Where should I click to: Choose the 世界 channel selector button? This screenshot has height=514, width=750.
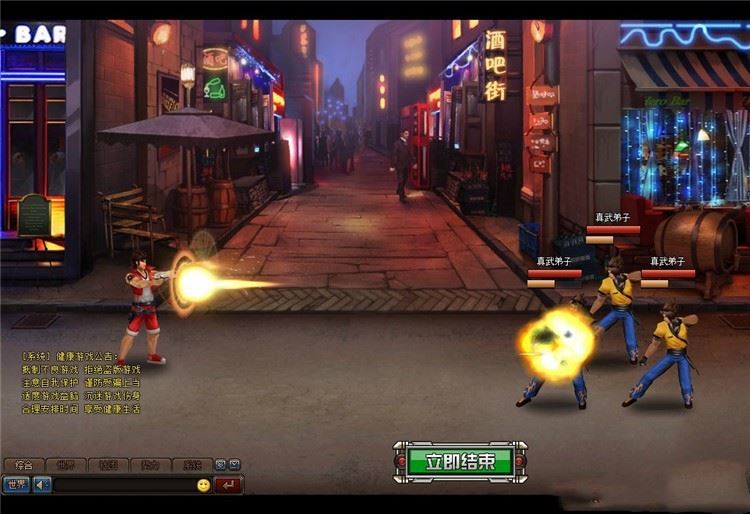(16, 485)
